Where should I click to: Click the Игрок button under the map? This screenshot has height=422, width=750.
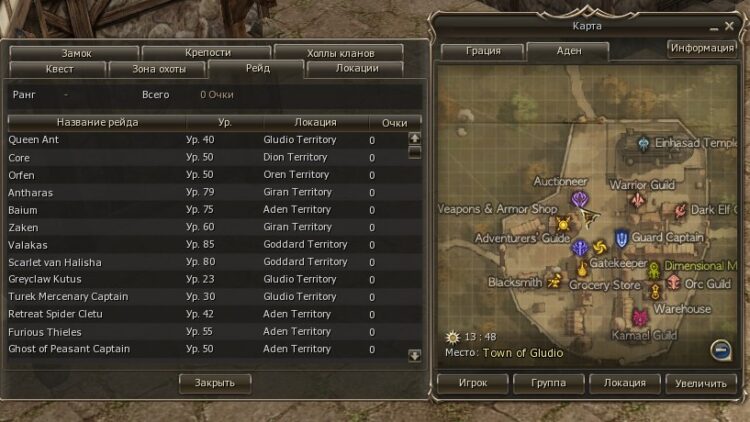(473, 383)
